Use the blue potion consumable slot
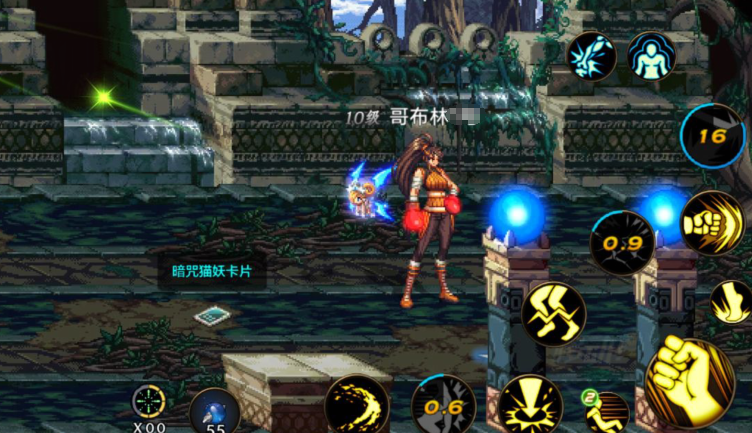 click(214, 411)
